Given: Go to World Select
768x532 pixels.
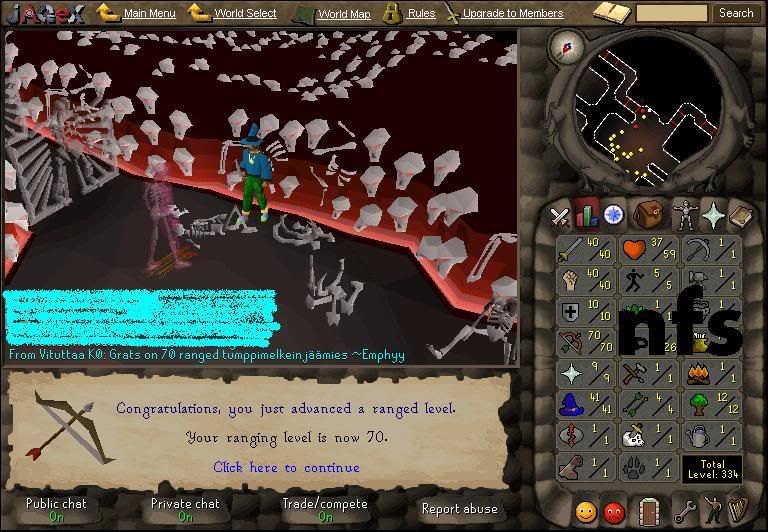Looking at the screenshot, I should coord(245,14).
